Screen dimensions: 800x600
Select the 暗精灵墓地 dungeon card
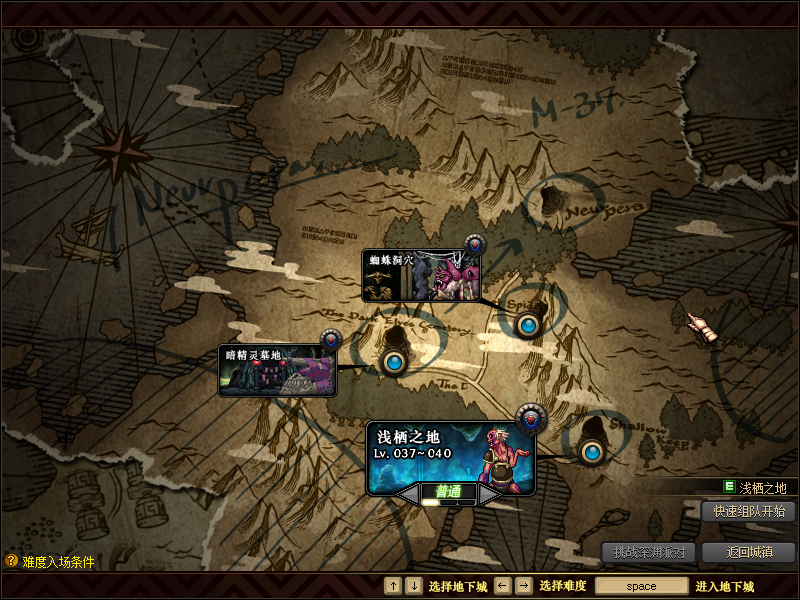(x=277, y=370)
